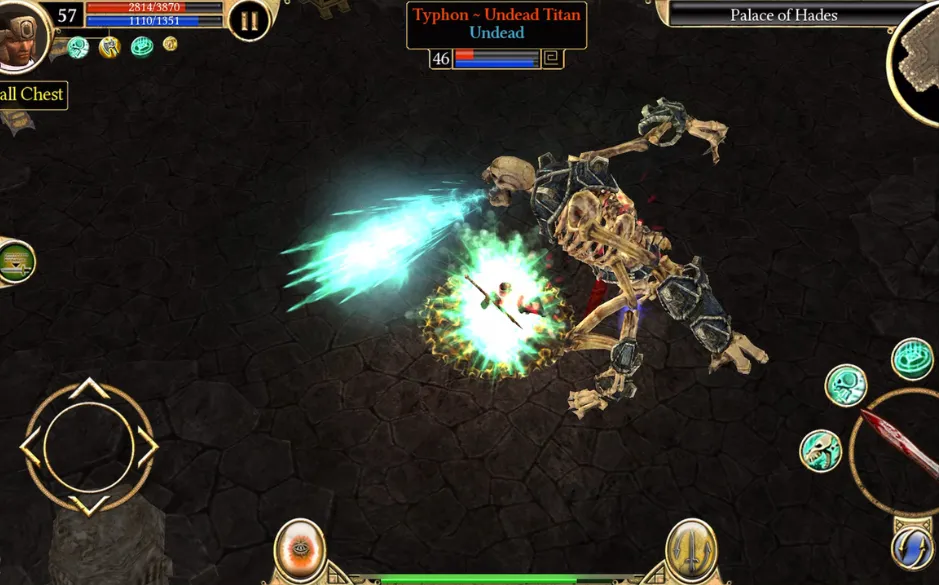The image size is (939, 585).
Task: Select the golden axe buff icon
Action: click(x=109, y=46)
